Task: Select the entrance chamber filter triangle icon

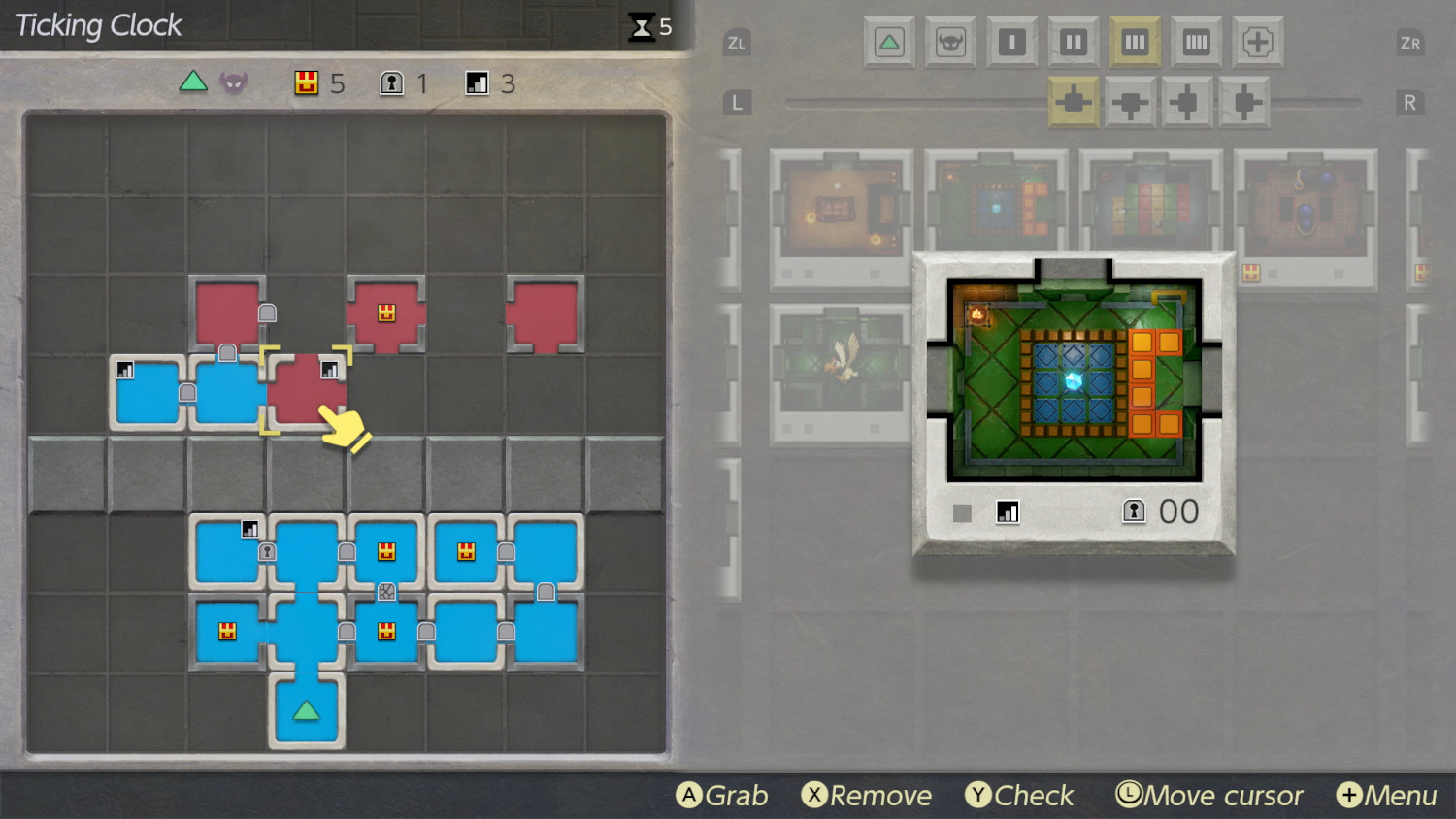Action: pos(890,43)
